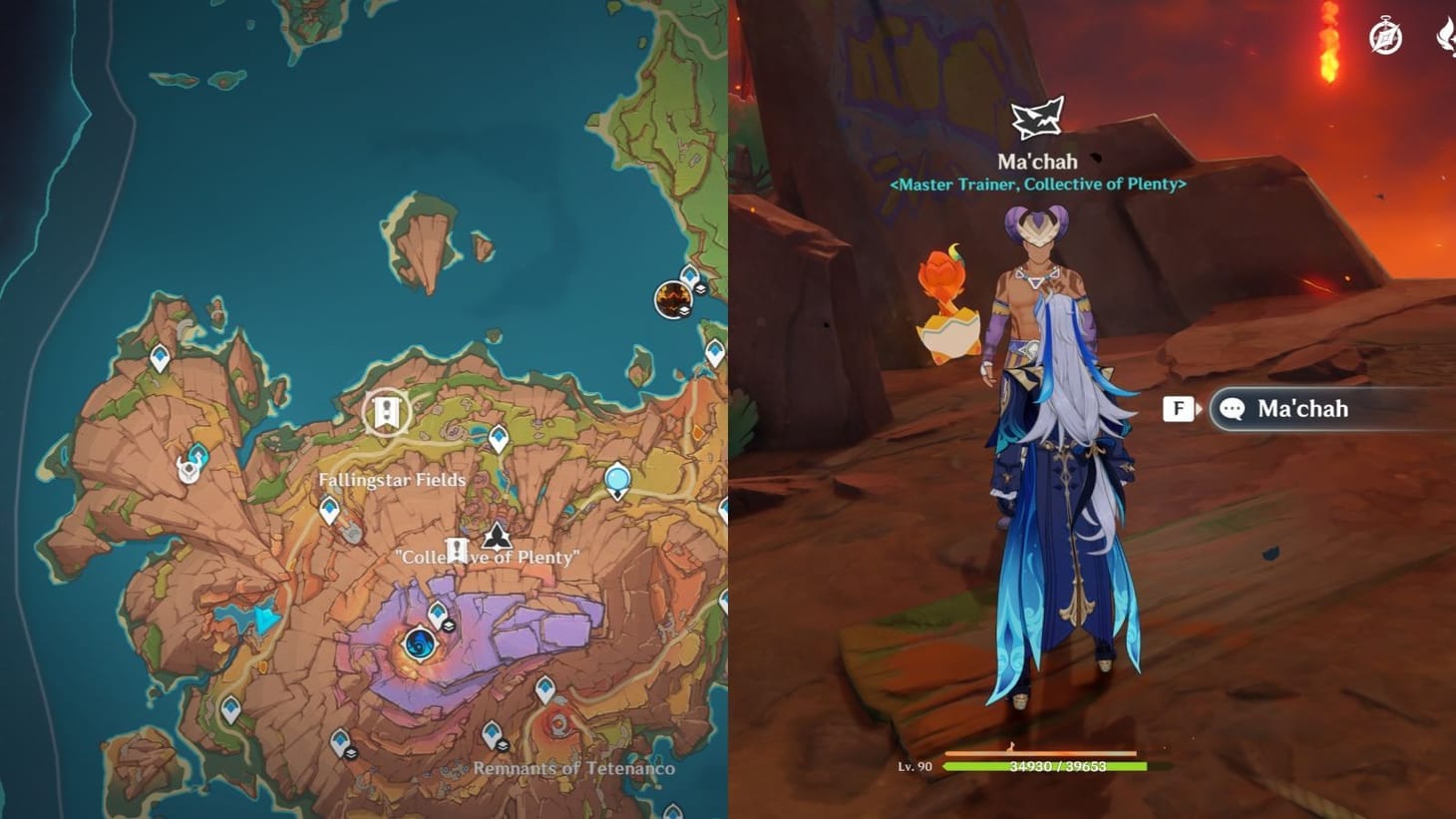Select the teleport waypoint on the western island
Image resolution: width=1456 pixels, height=819 pixels.
coord(160,357)
